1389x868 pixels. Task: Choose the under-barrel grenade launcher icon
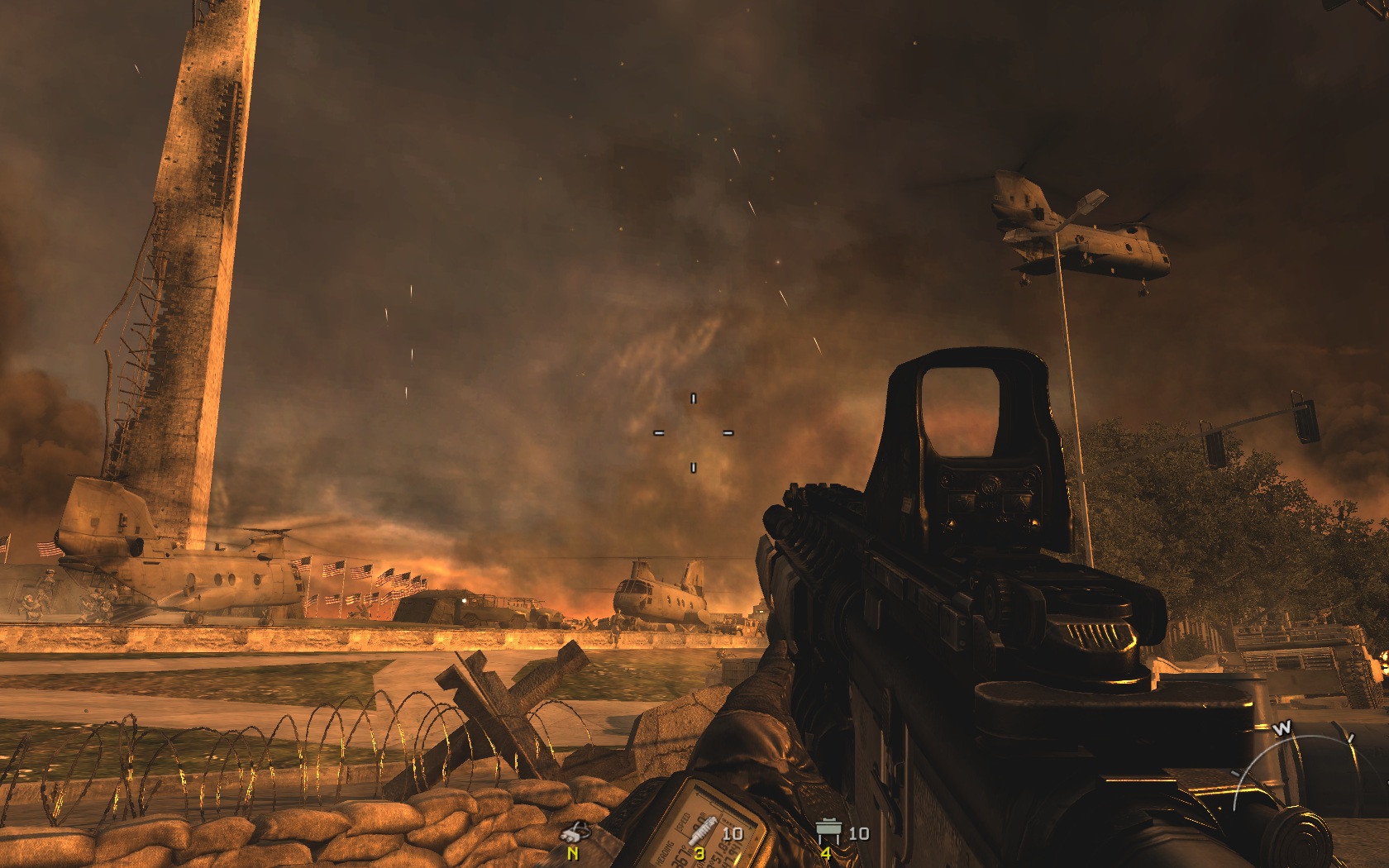click(x=700, y=830)
